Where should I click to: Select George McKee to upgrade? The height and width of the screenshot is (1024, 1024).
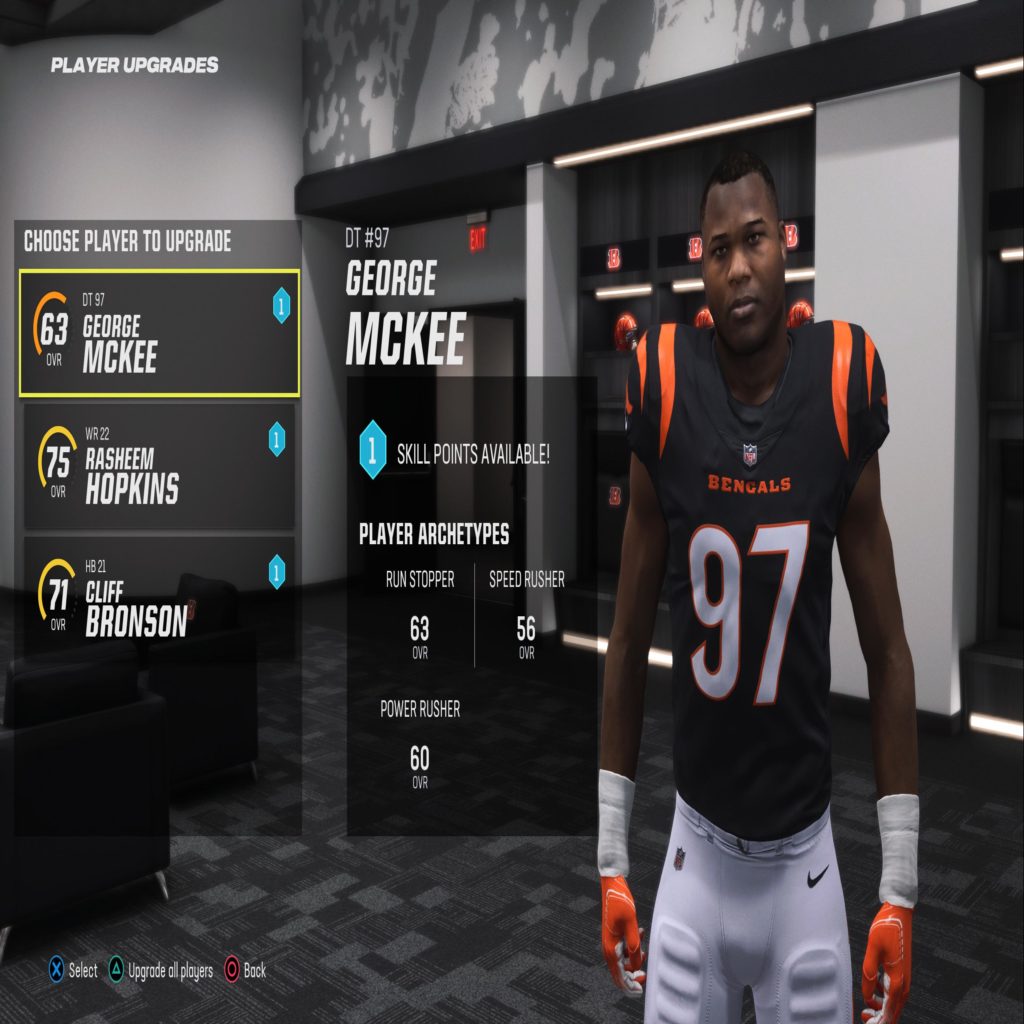[160, 333]
